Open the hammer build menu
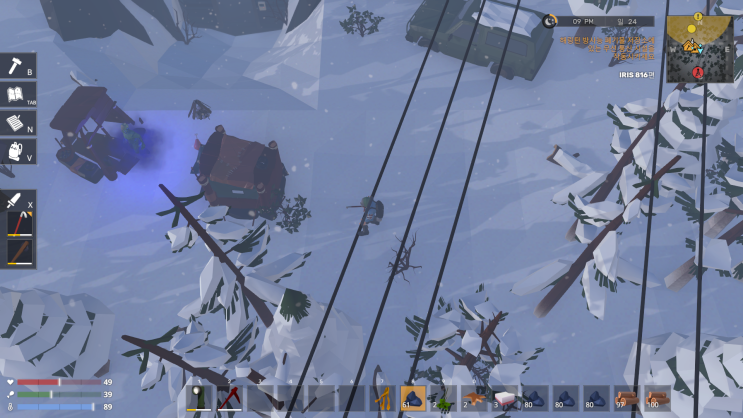 click(17, 65)
